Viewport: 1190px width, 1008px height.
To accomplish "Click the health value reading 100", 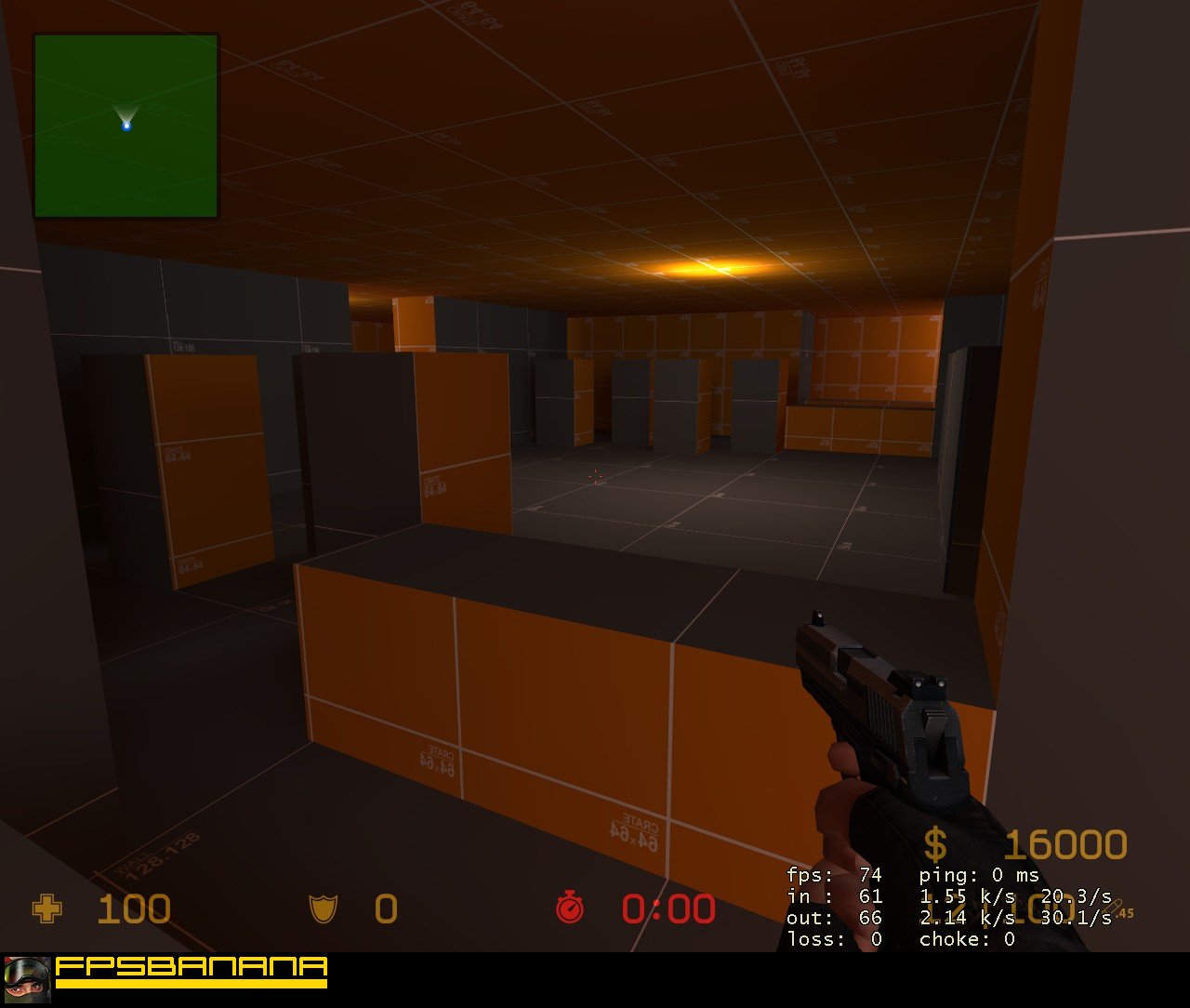I will (x=135, y=909).
